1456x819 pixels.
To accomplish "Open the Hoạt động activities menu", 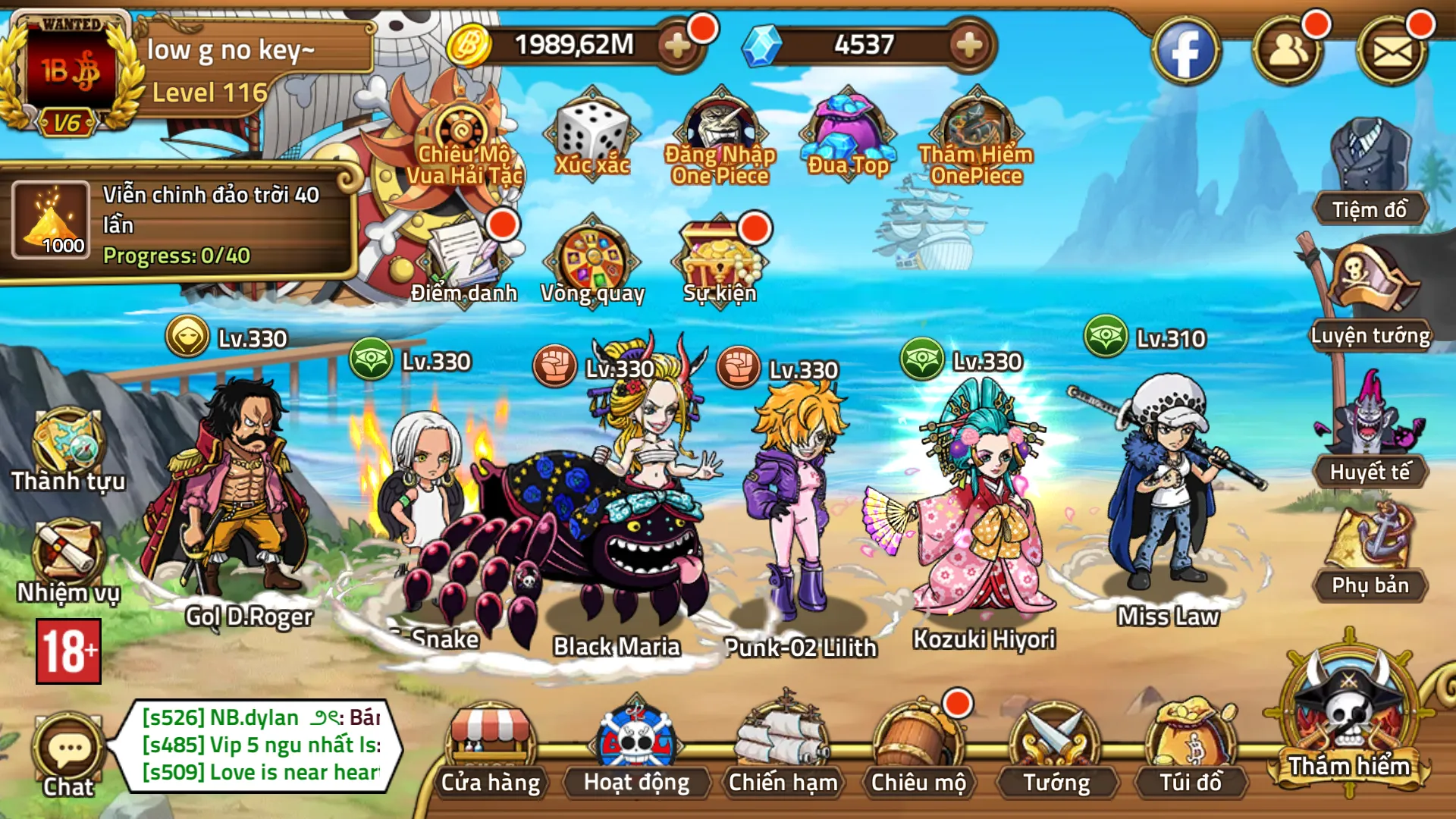I will pos(636,747).
